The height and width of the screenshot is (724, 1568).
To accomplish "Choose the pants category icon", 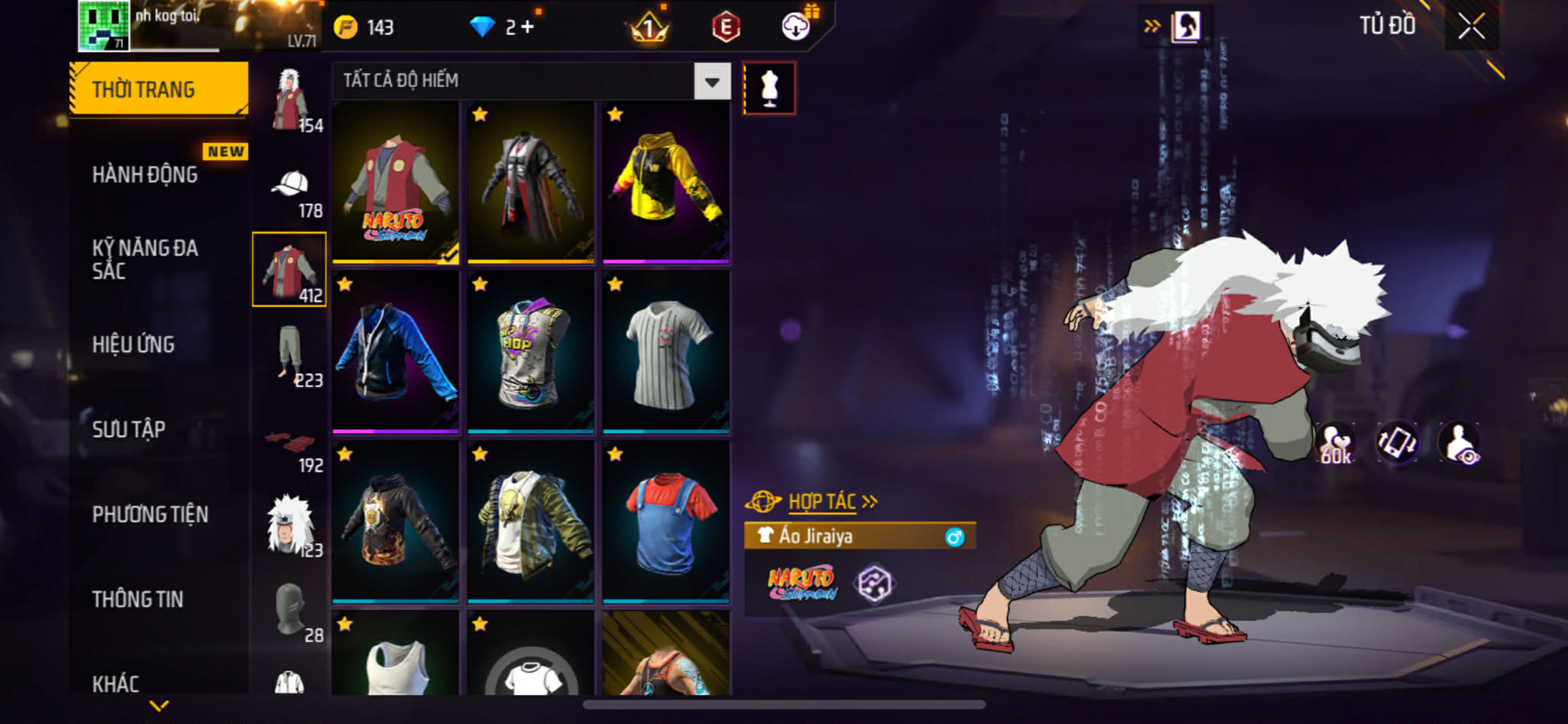I will (x=289, y=354).
